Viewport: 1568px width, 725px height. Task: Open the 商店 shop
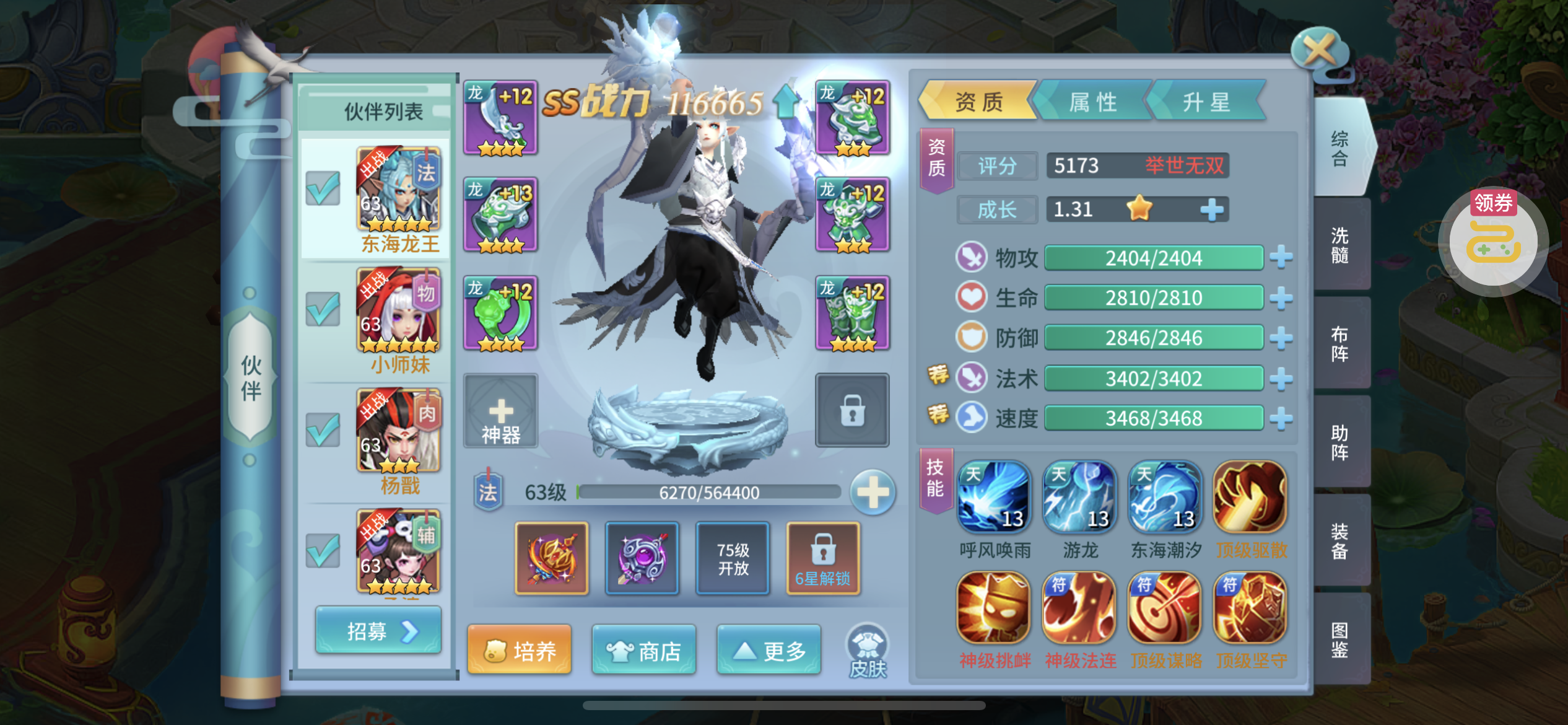644,651
